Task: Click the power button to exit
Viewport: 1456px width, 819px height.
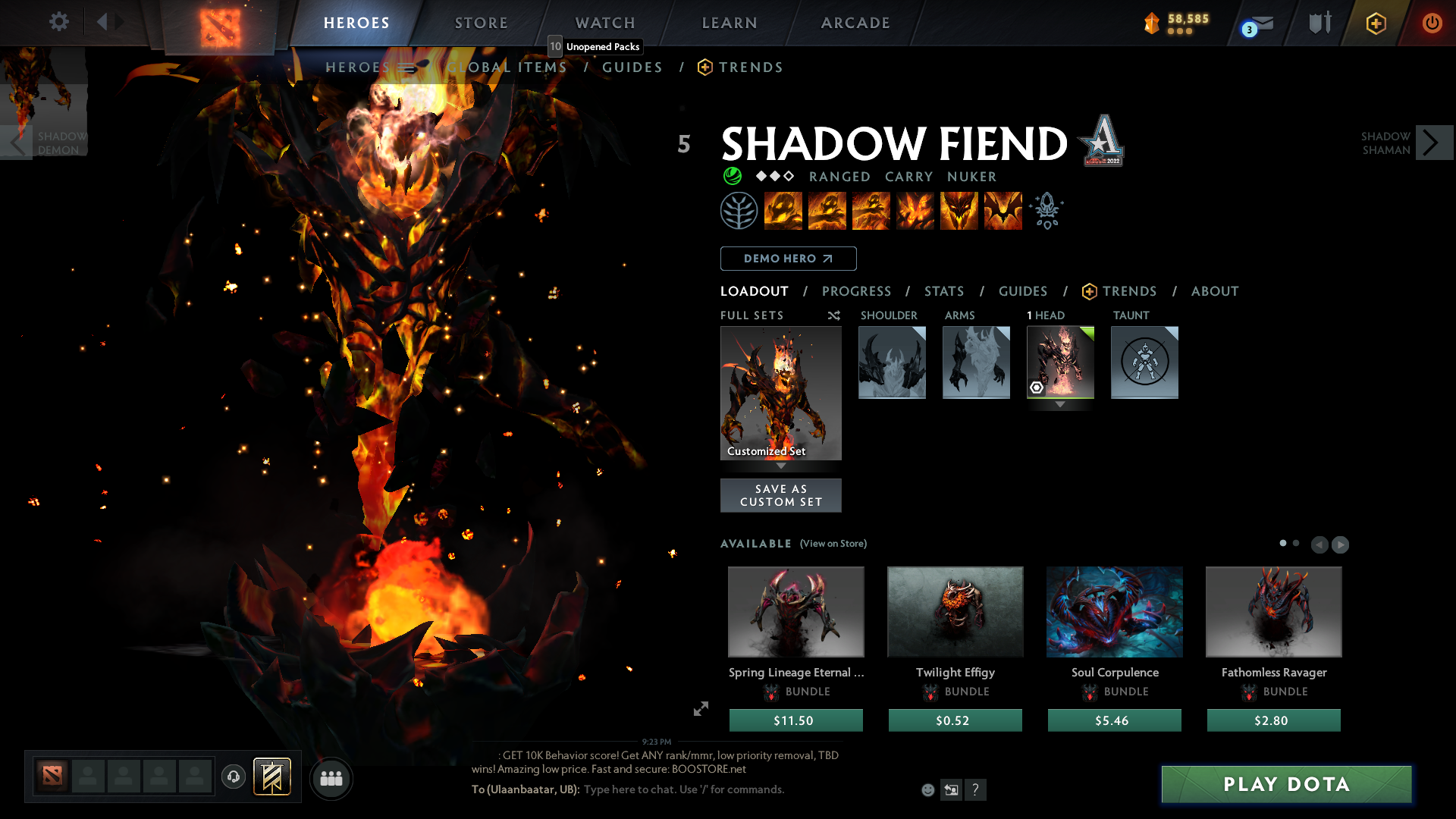Action: [1432, 23]
